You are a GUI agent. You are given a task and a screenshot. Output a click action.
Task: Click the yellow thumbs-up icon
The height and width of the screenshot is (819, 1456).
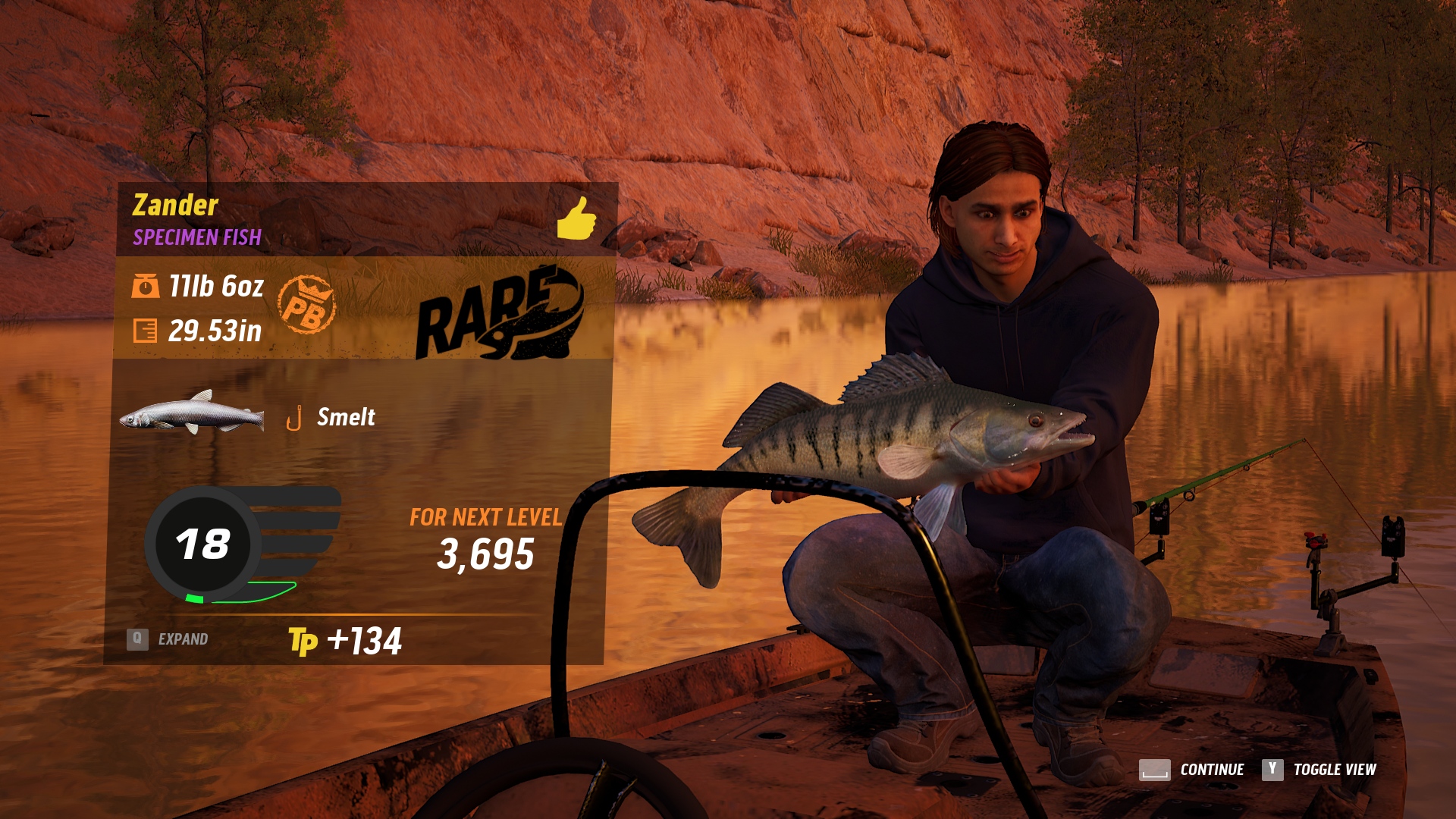point(576,219)
